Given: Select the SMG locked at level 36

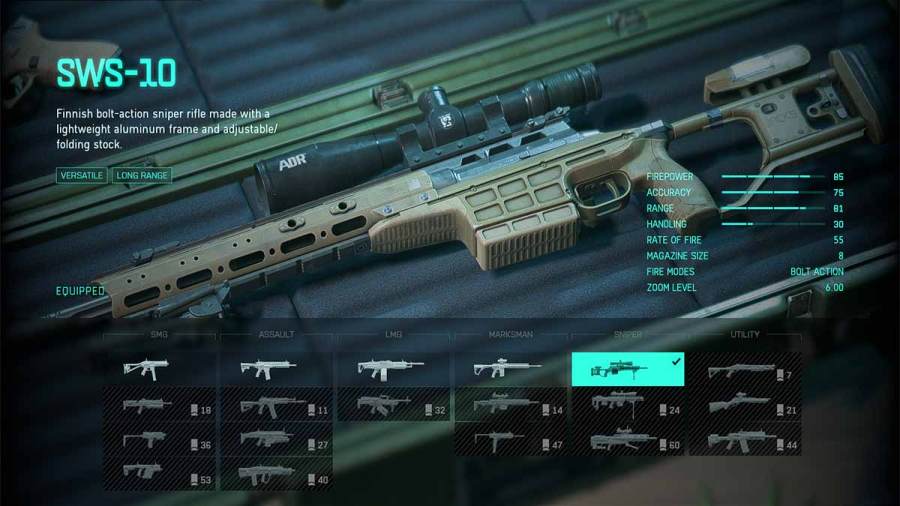Looking at the screenshot, I should pyautogui.click(x=160, y=439).
